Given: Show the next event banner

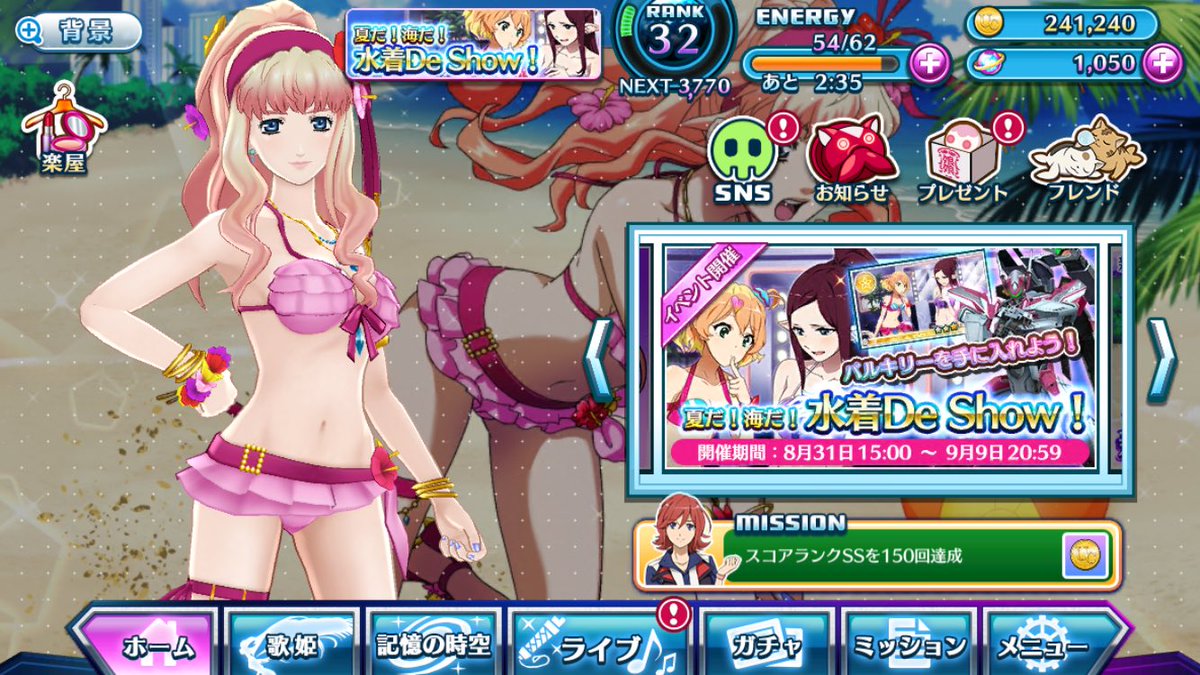Looking at the screenshot, I should (x=1161, y=359).
